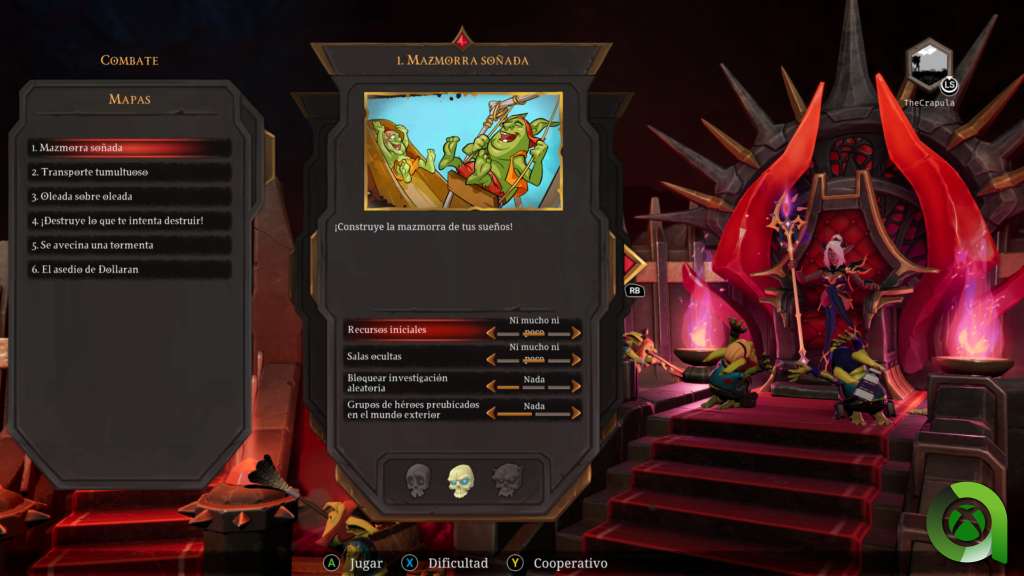Decrease Recursos iniciales with the left arrow
Screen dimensions: 1024x576
[x=491, y=332]
